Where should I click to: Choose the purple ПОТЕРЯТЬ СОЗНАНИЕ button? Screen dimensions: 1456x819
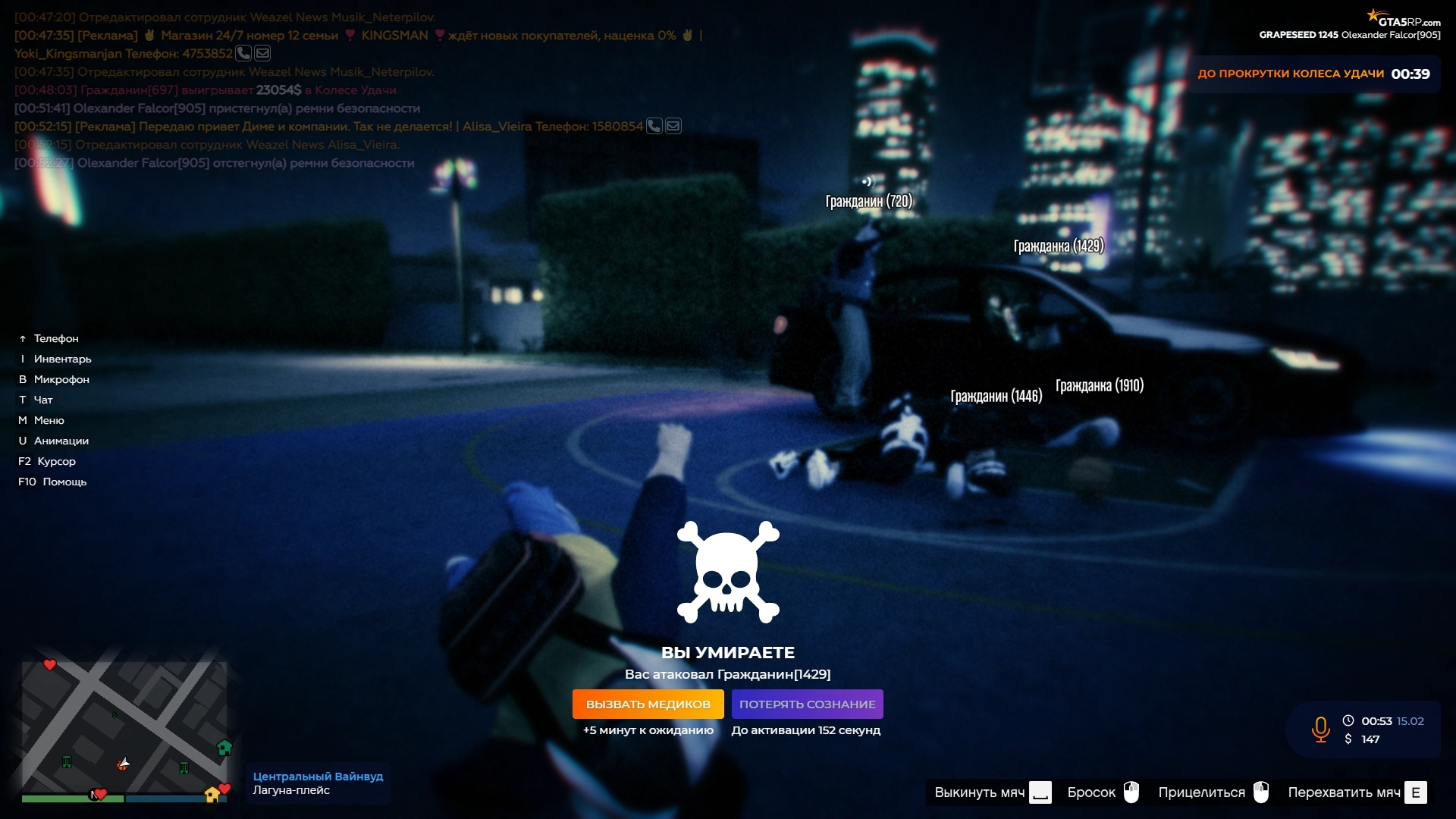tap(807, 704)
